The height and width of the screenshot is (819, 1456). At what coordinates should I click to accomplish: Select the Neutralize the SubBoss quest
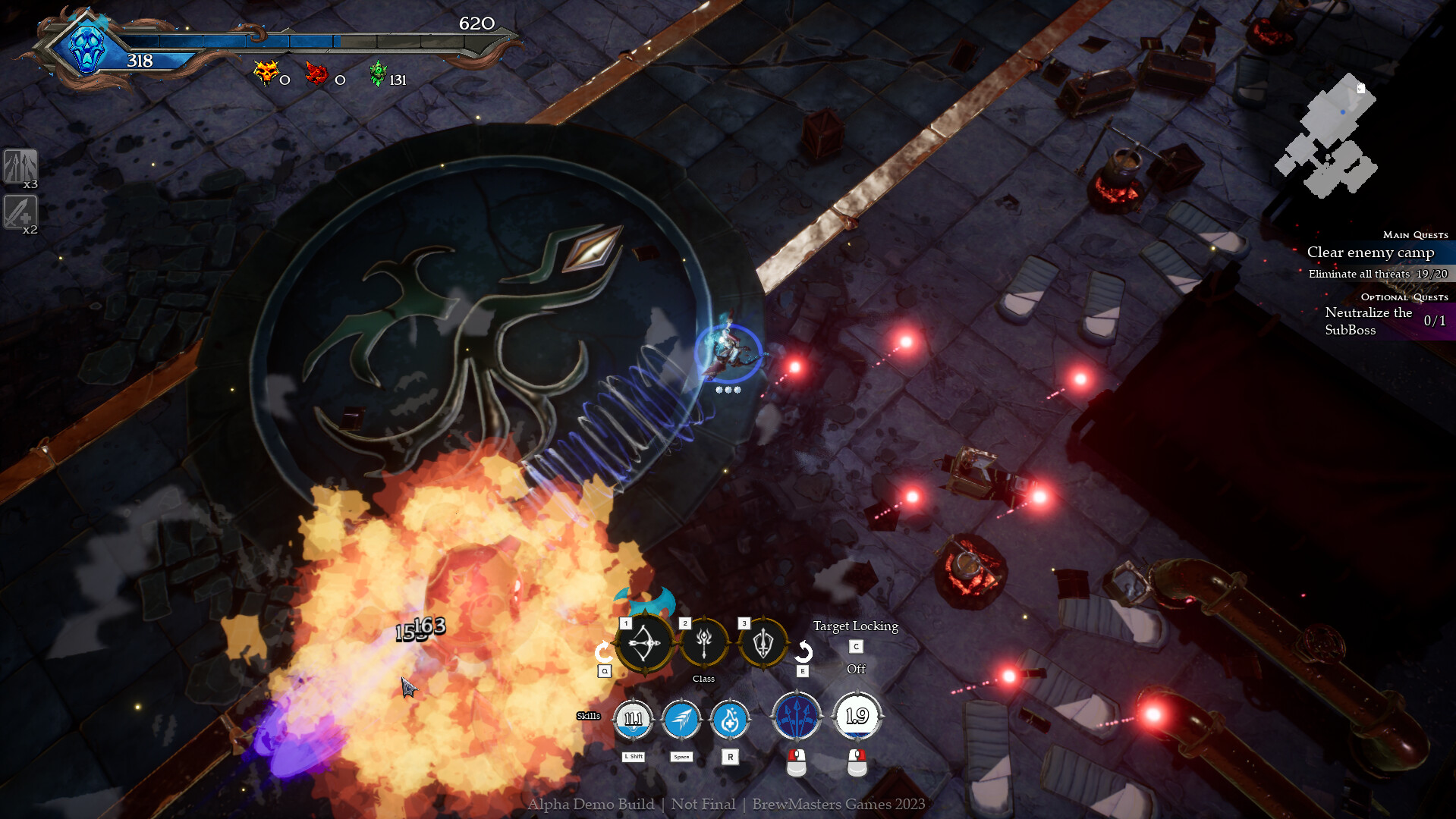click(x=1368, y=321)
